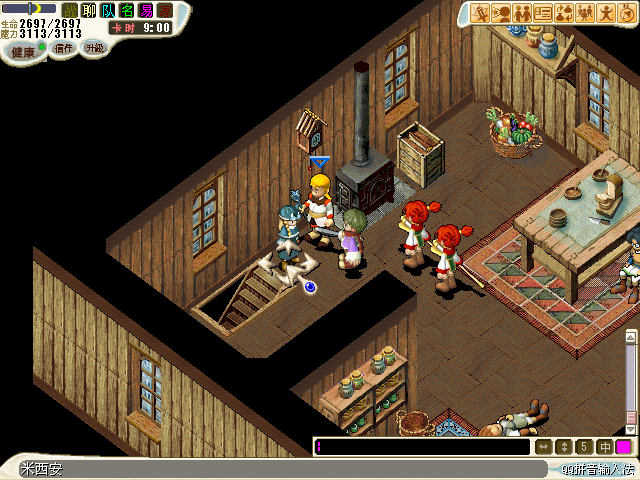Open the name card exchange icon
The width and height of the screenshot is (640, 480).
pos(543,13)
